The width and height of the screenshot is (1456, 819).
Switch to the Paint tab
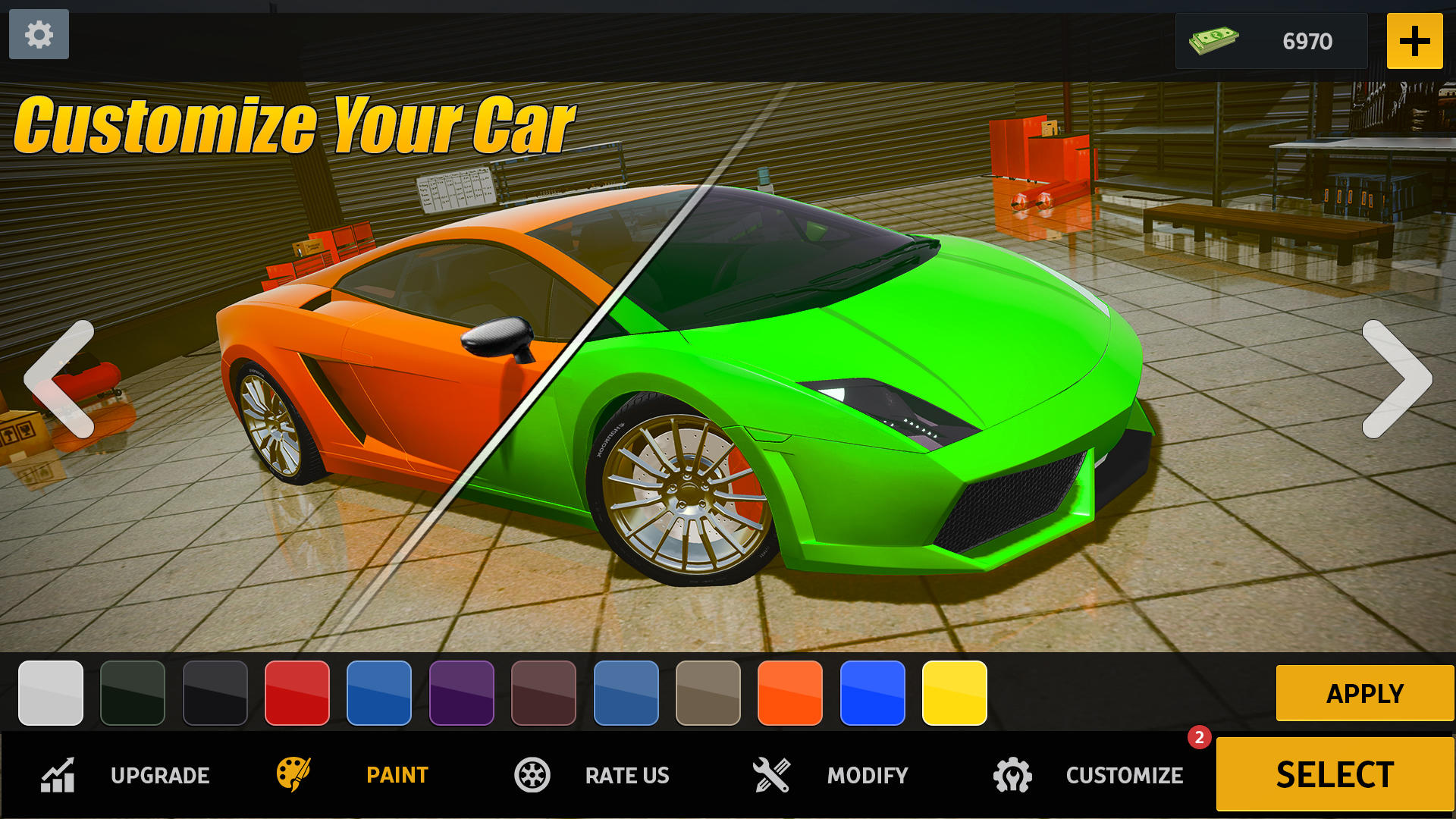[396, 775]
